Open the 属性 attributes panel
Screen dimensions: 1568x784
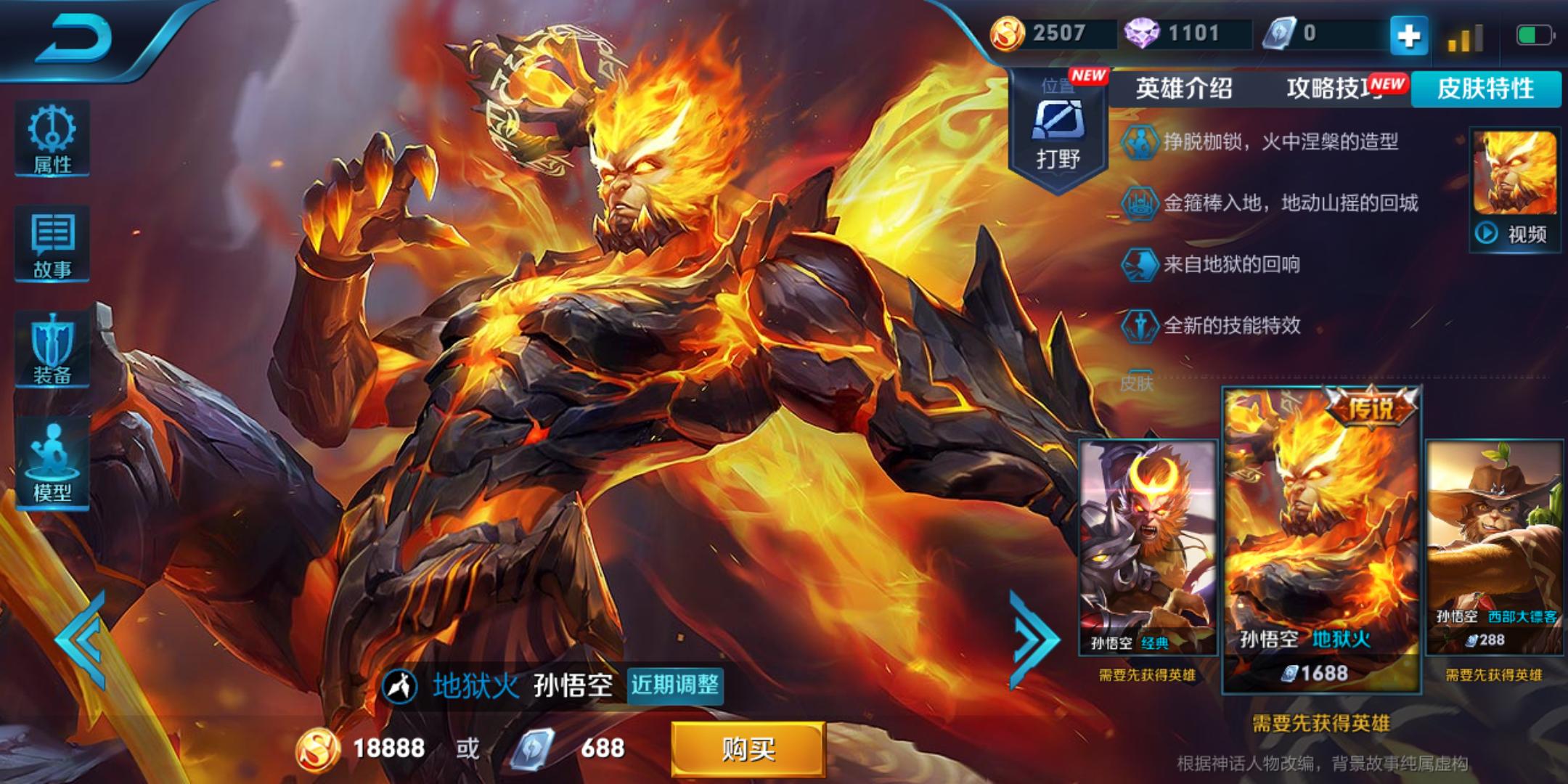tap(52, 139)
